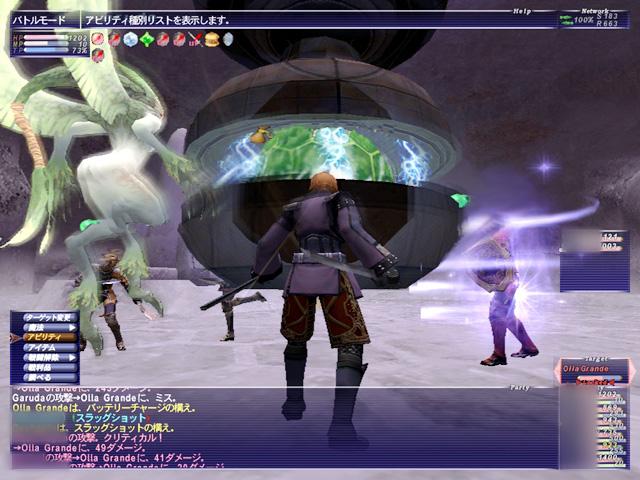Select 戦闘解除 to disengage
This screenshot has width=640, height=480.
[49, 360]
